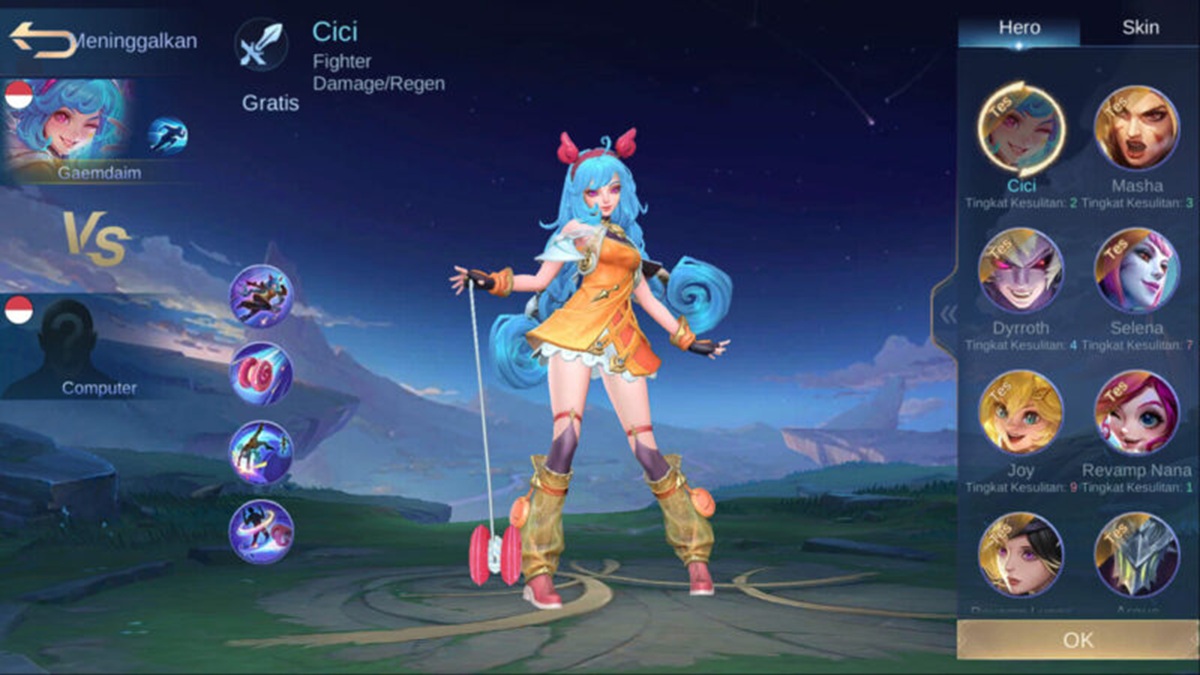1200x675 pixels.
Task: Select Revamp Nana hero portrait
Action: tap(1137, 413)
